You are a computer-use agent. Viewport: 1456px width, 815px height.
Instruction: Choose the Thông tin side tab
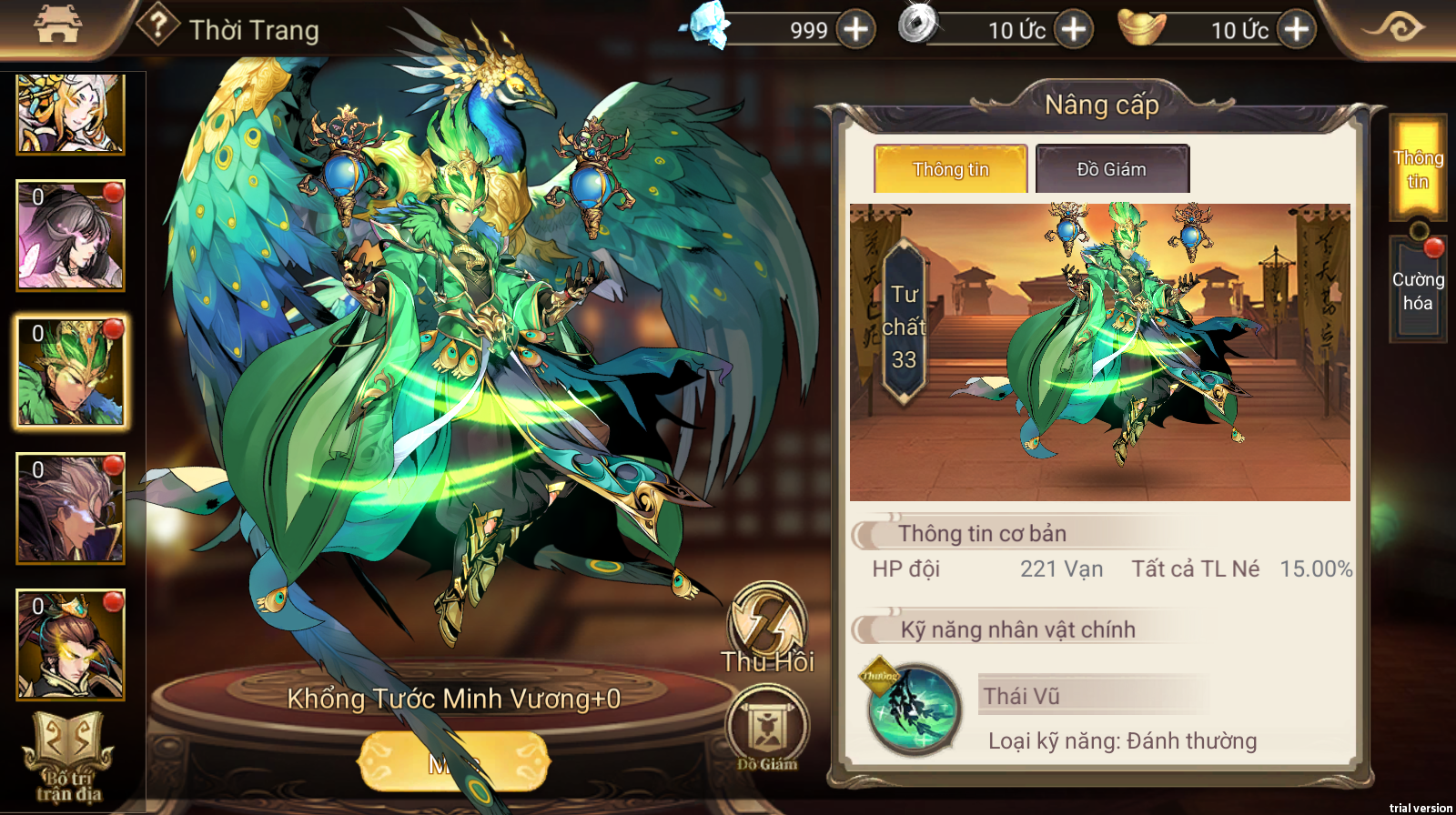pyautogui.click(x=1417, y=169)
